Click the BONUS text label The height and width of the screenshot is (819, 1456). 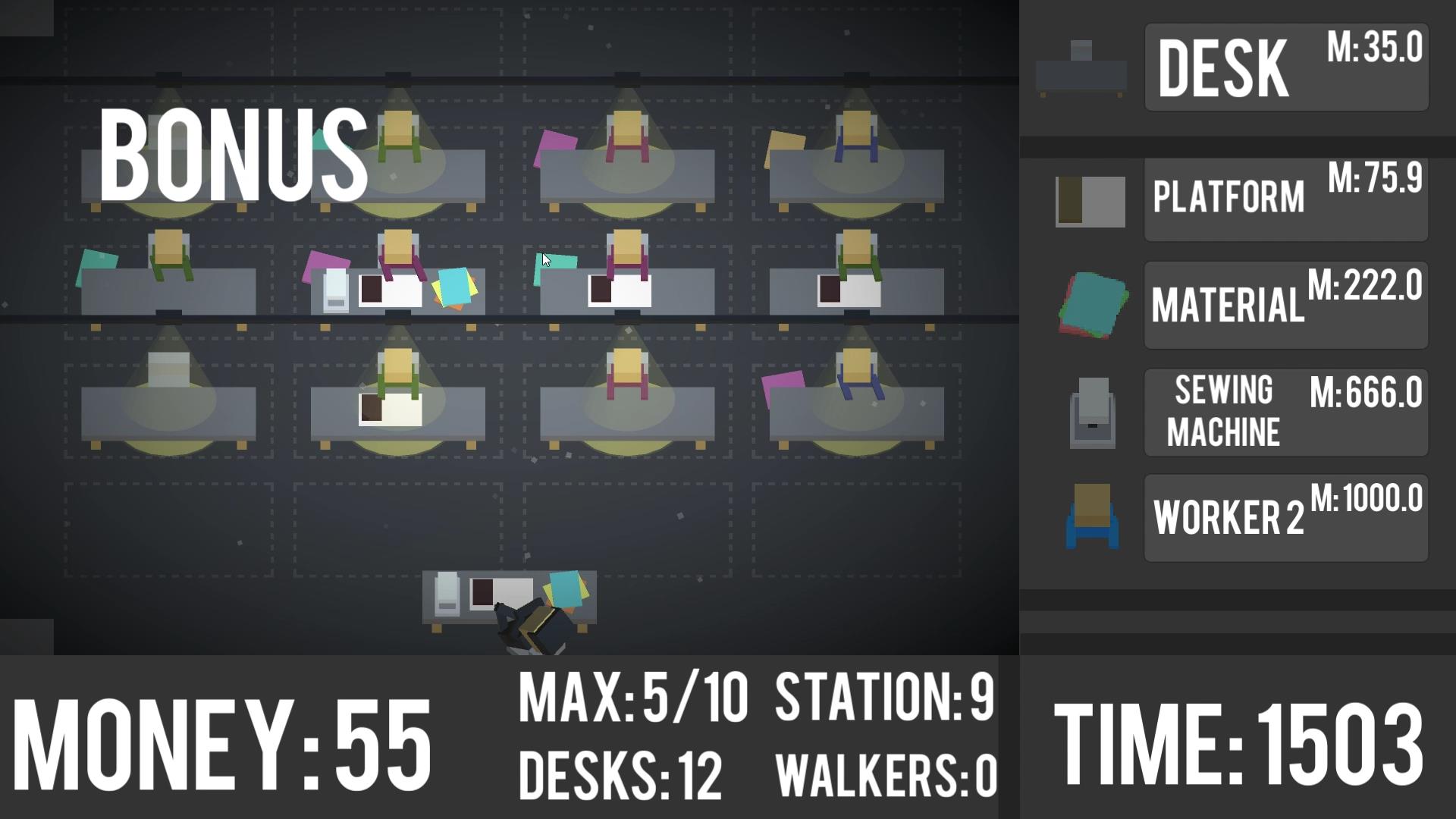(235, 152)
